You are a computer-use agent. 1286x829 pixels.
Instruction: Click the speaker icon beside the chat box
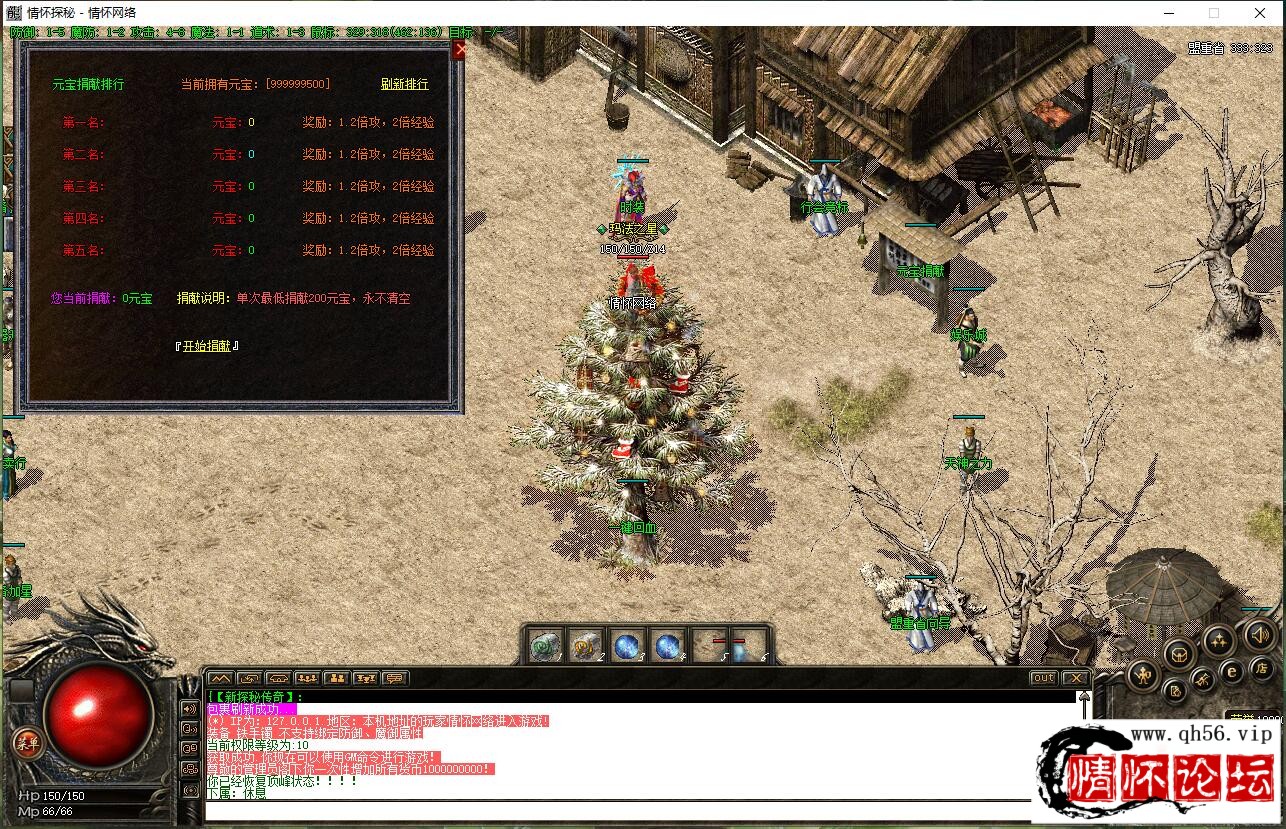189,708
